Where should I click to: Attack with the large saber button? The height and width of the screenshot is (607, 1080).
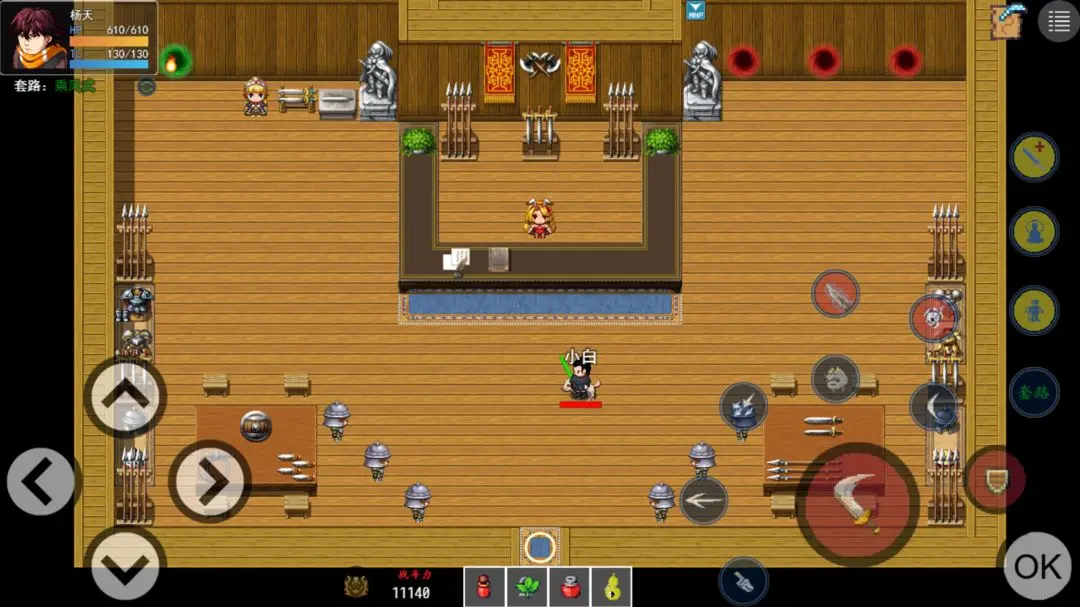pos(858,503)
